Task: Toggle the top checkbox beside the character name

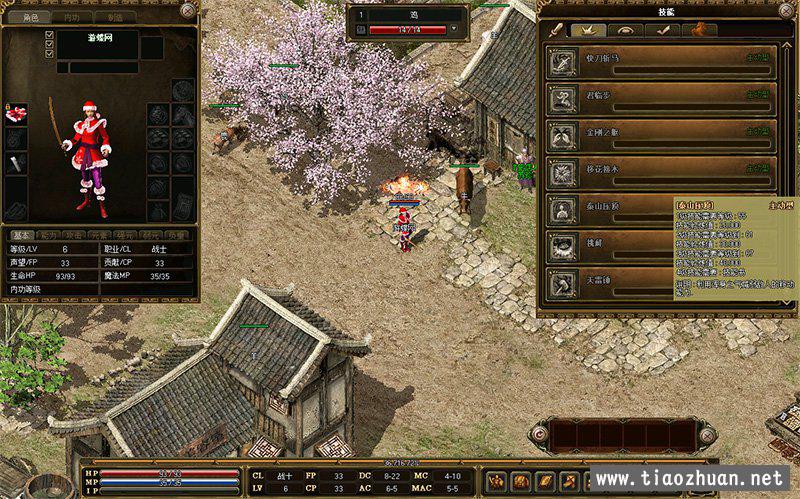Action: (x=49, y=35)
